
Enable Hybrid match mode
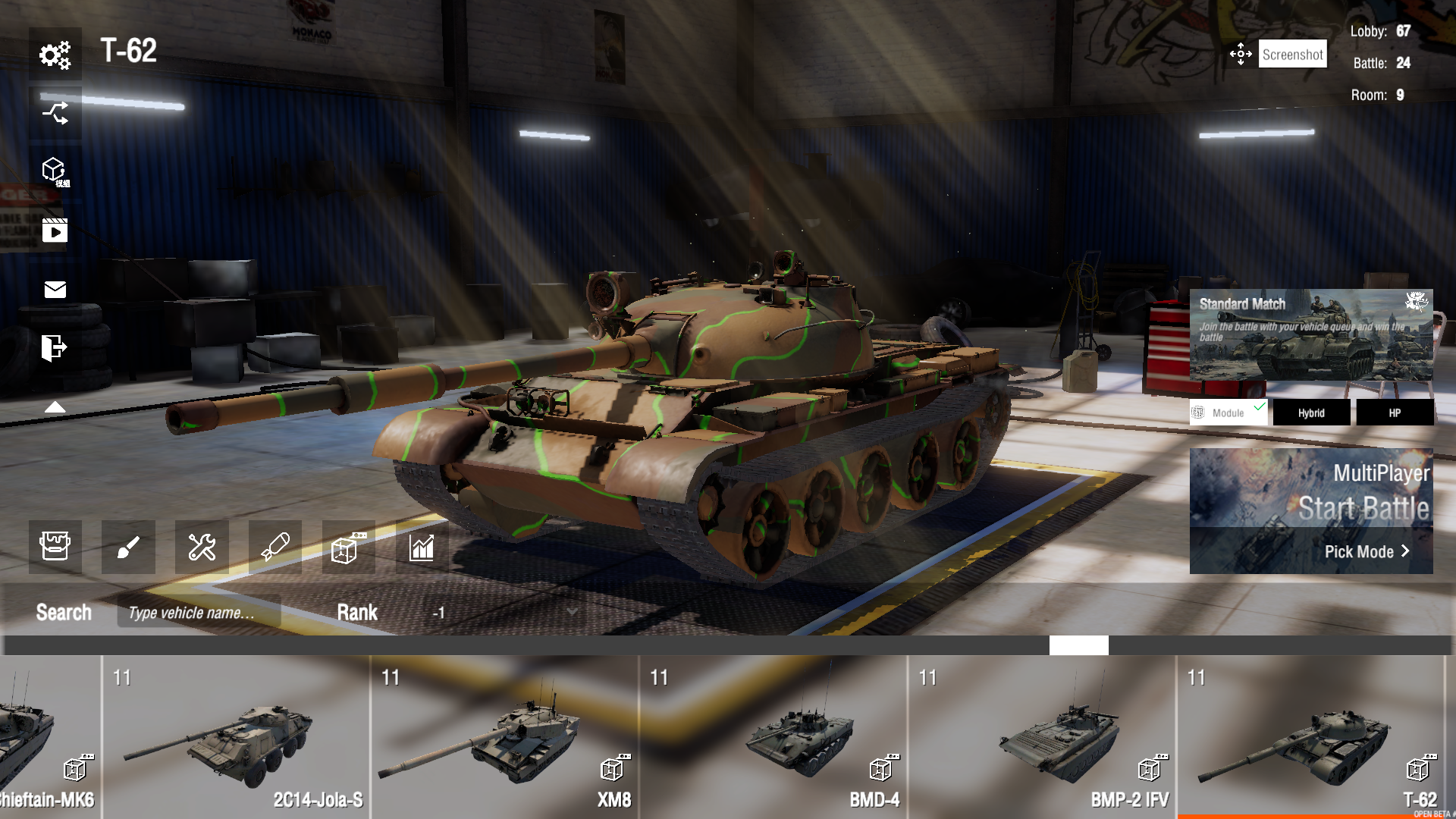(x=1311, y=412)
